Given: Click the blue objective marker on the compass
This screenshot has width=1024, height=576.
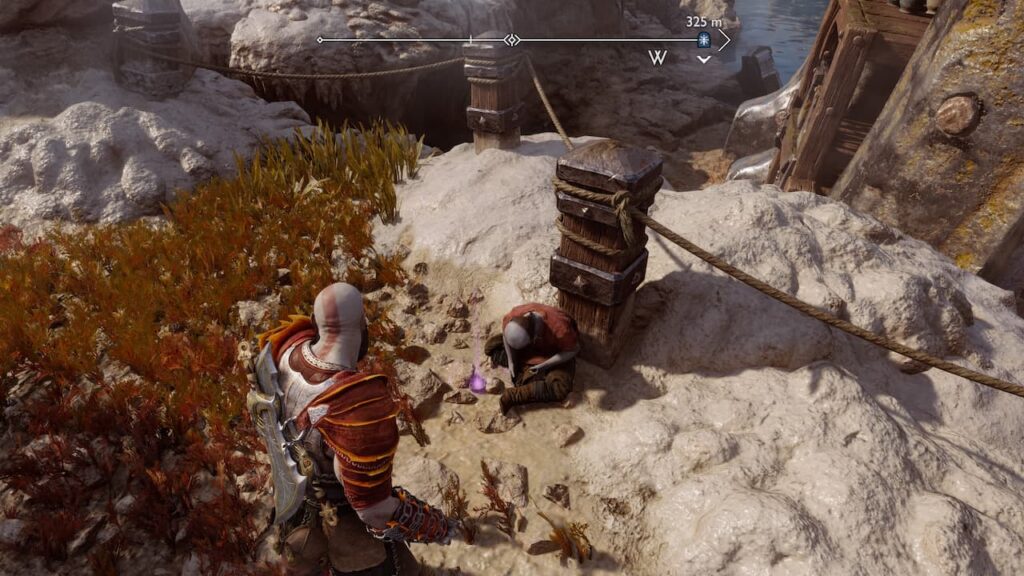Looking at the screenshot, I should tap(703, 40).
